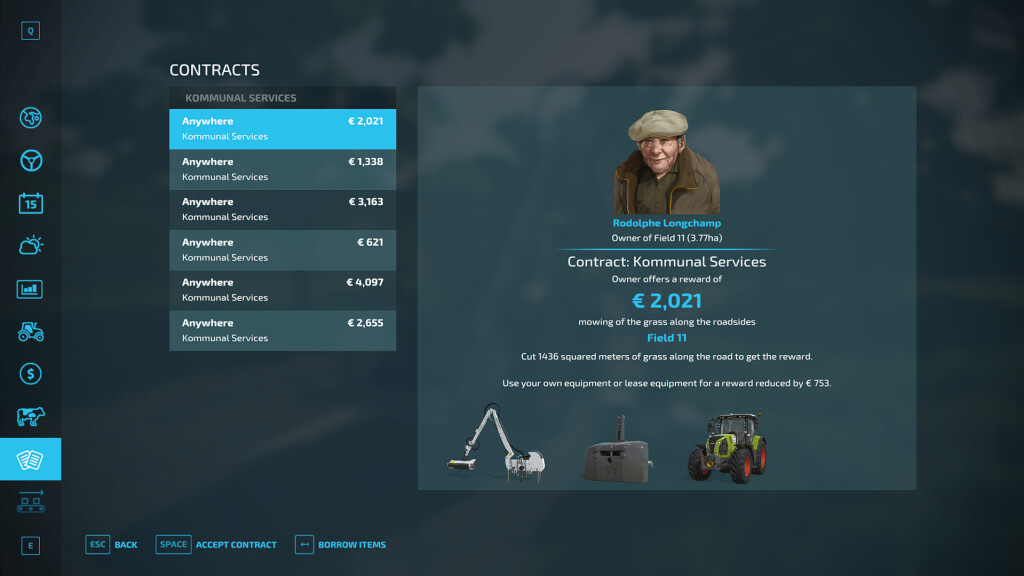Open the production chains tab
Image resolution: width=1024 pixels, height=576 pixels.
31,501
